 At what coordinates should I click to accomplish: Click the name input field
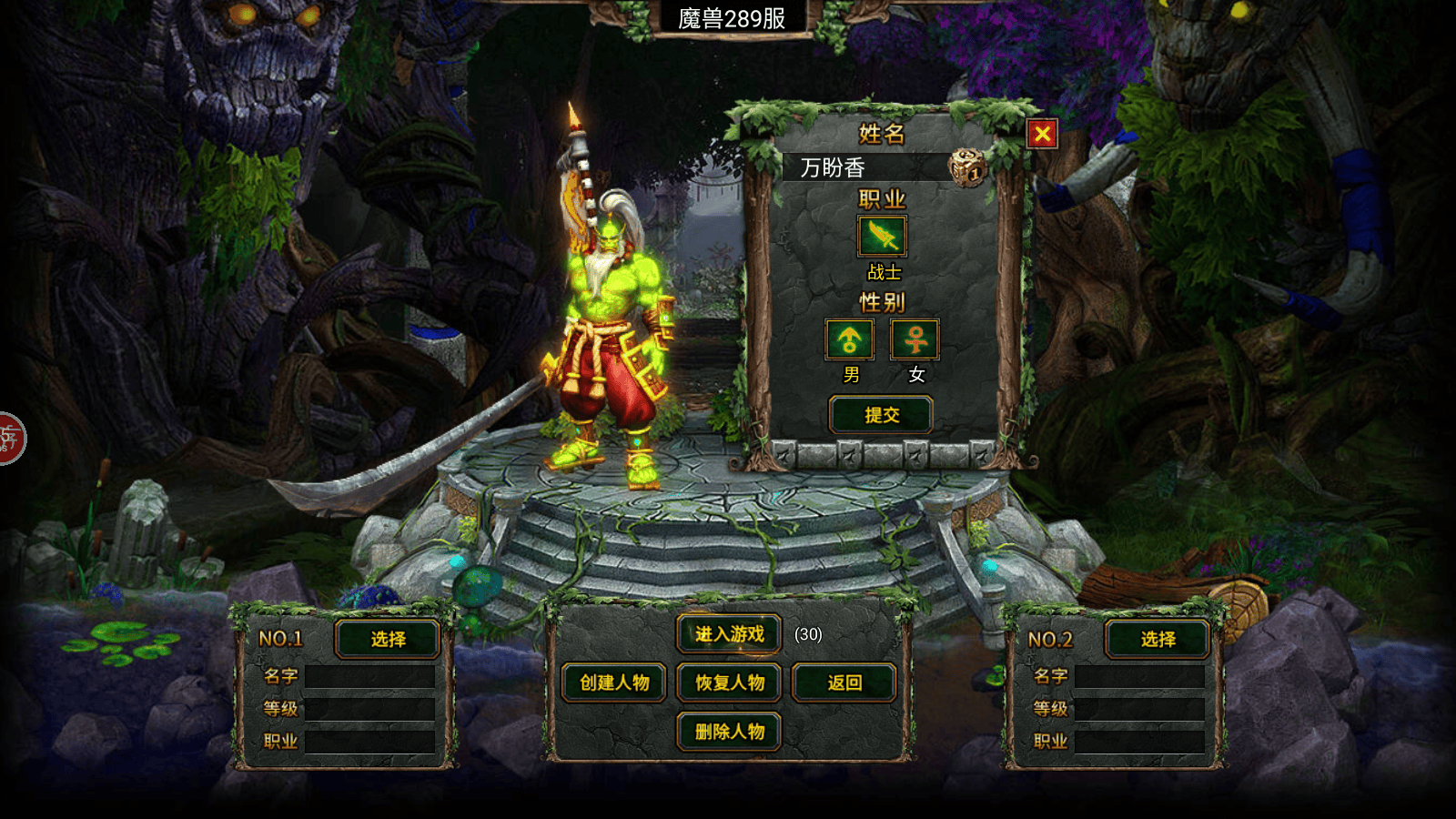(x=864, y=167)
